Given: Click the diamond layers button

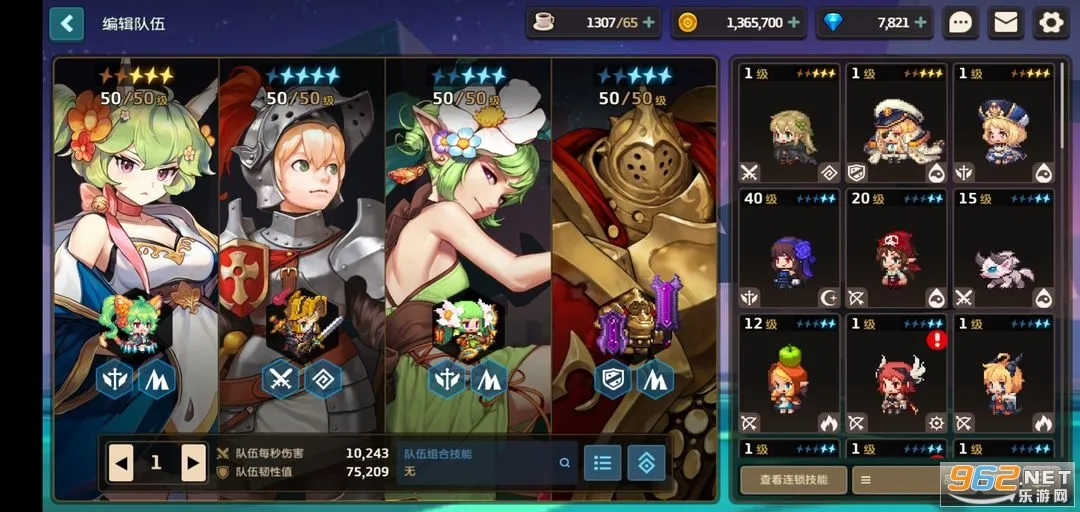Looking at the screenshot, I should 646,462.
